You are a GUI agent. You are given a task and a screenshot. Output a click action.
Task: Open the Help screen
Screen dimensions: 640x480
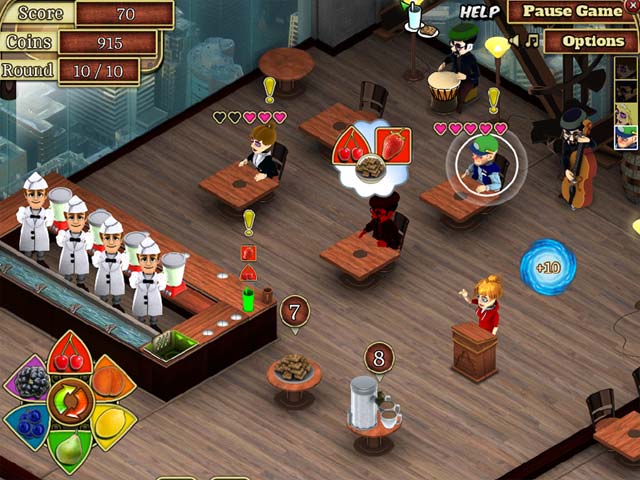point(479,12)
